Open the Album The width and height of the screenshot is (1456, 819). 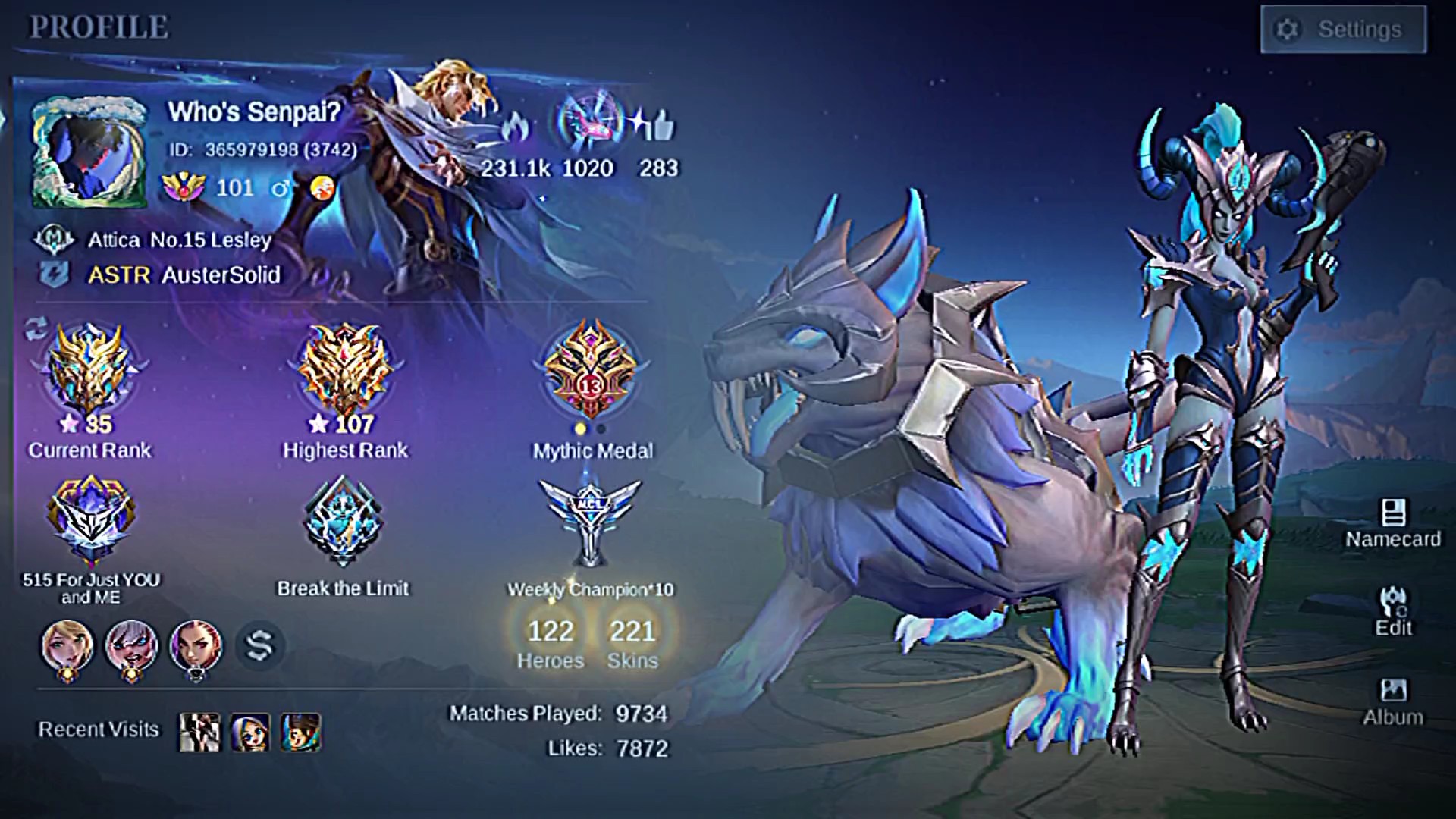pos(1393,701)
